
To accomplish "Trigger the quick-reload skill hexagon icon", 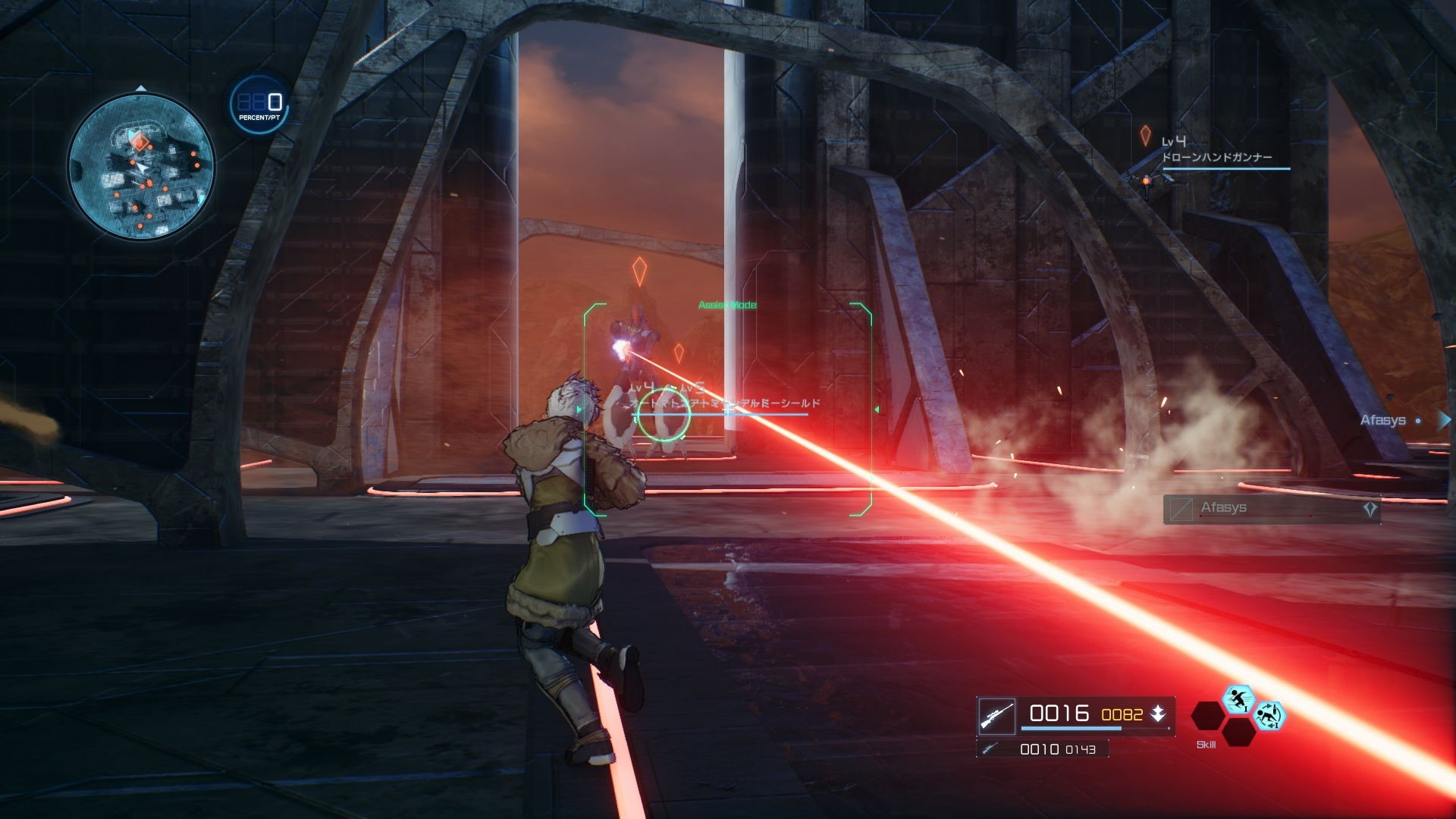I will 1272,717.
